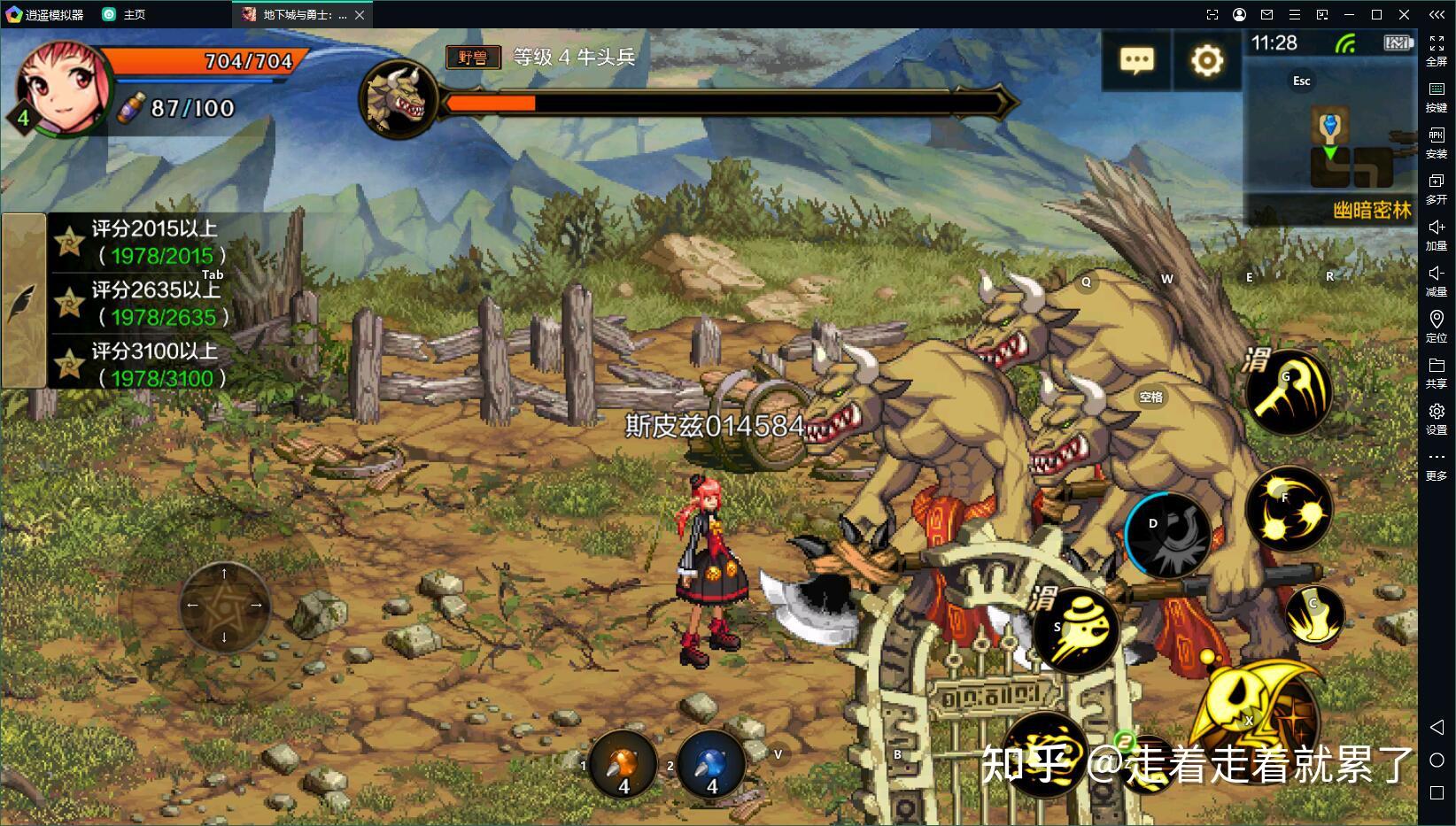Screen dimensions: 1456x826
Task: Tap the virtual joystick right arrow
Action: (x=256, y=606)
